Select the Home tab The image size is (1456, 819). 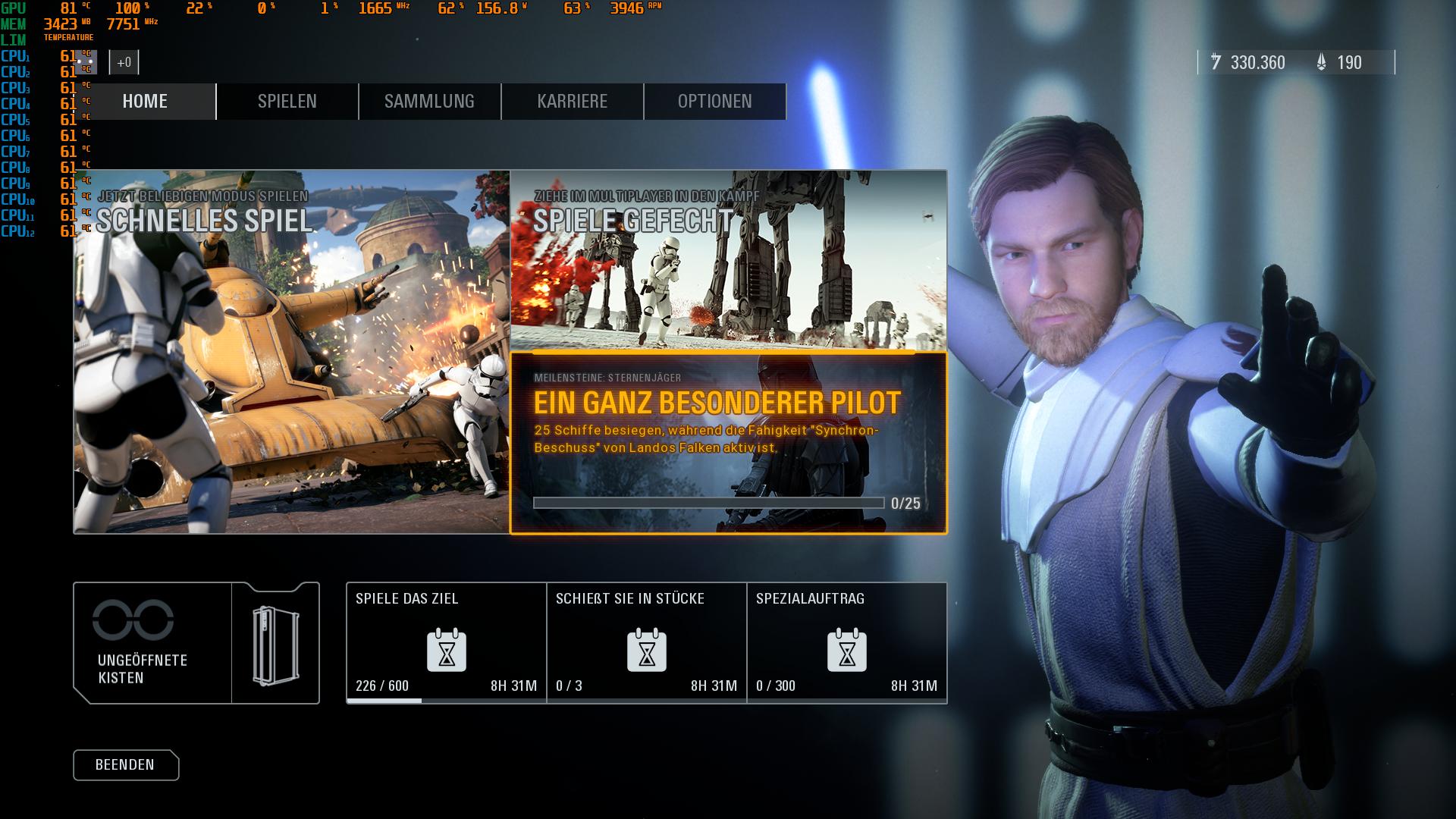(145, 101)
